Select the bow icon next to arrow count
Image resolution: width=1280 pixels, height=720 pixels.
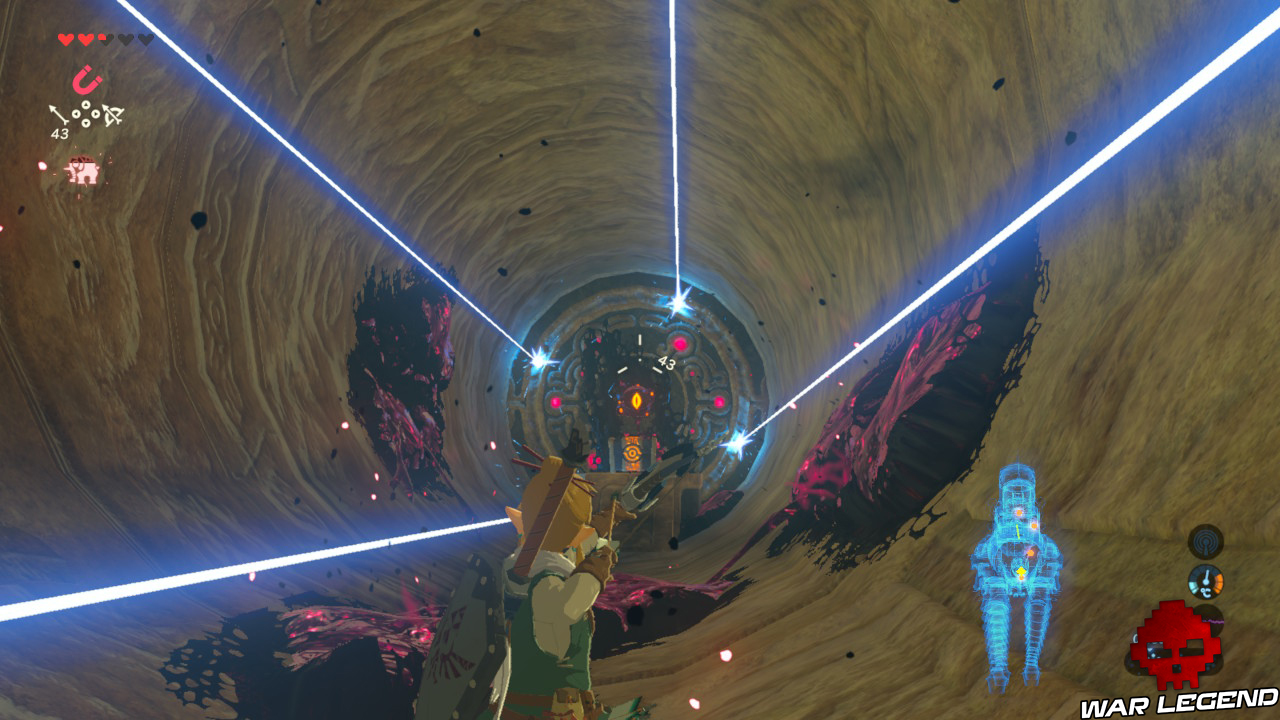113,115
